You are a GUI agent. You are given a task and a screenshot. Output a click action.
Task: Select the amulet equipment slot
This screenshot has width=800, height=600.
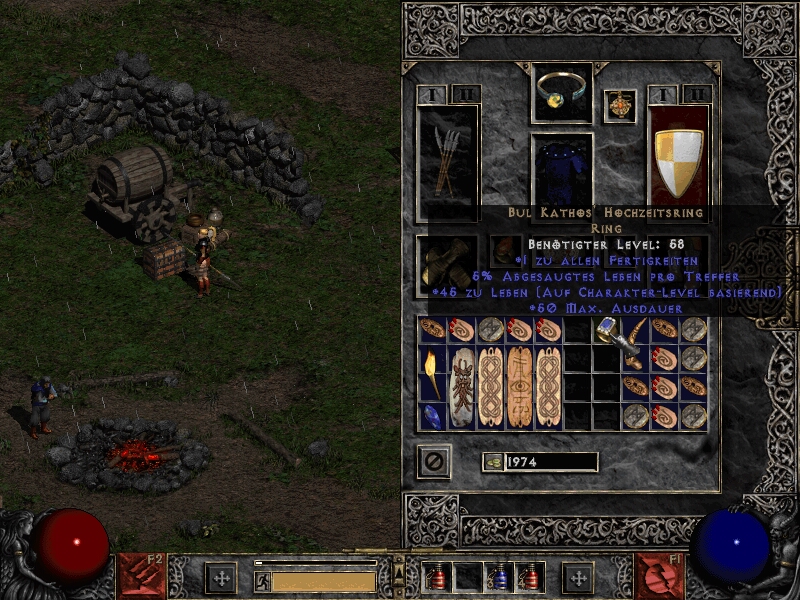point(619,106)
